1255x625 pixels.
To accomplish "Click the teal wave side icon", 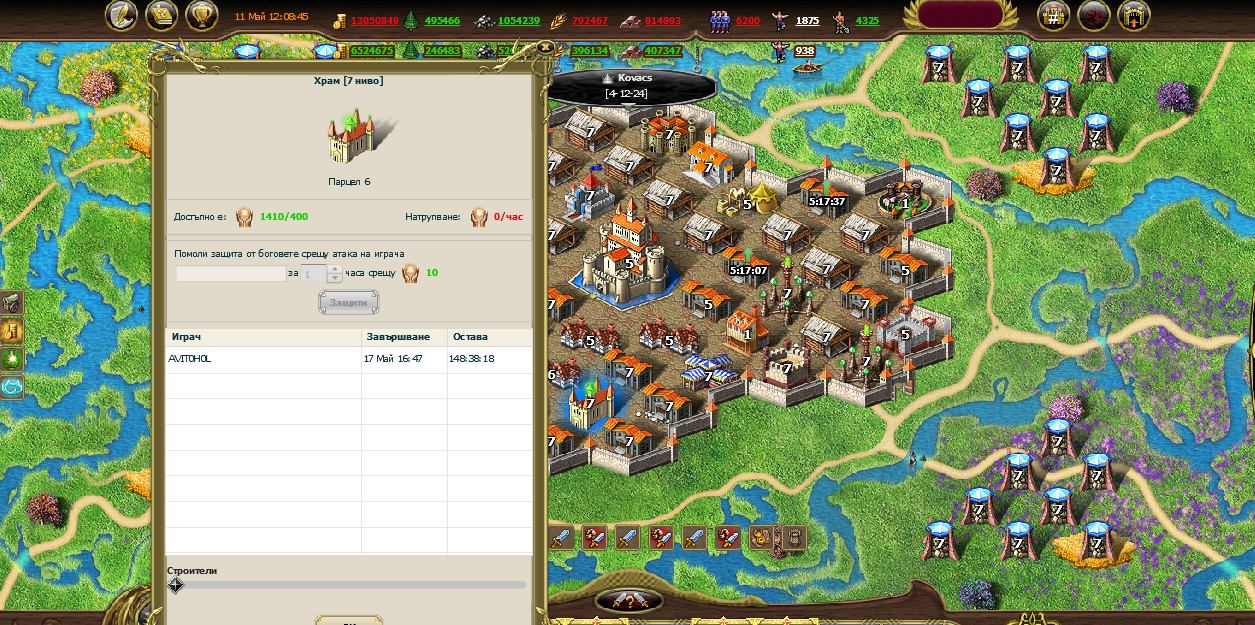I will coord(12,386).
